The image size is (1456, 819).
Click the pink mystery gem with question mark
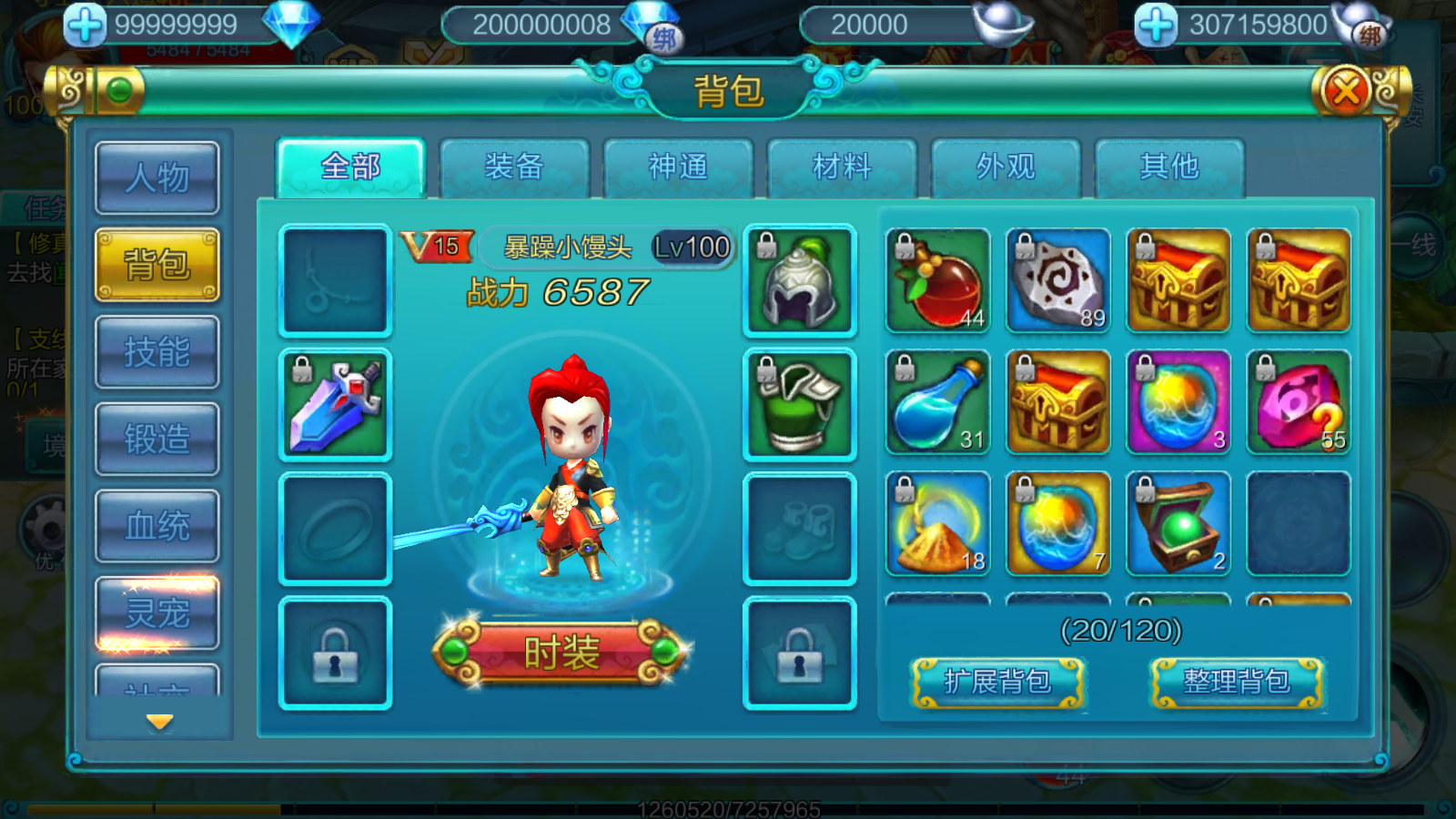click(x=1297, y=401)
